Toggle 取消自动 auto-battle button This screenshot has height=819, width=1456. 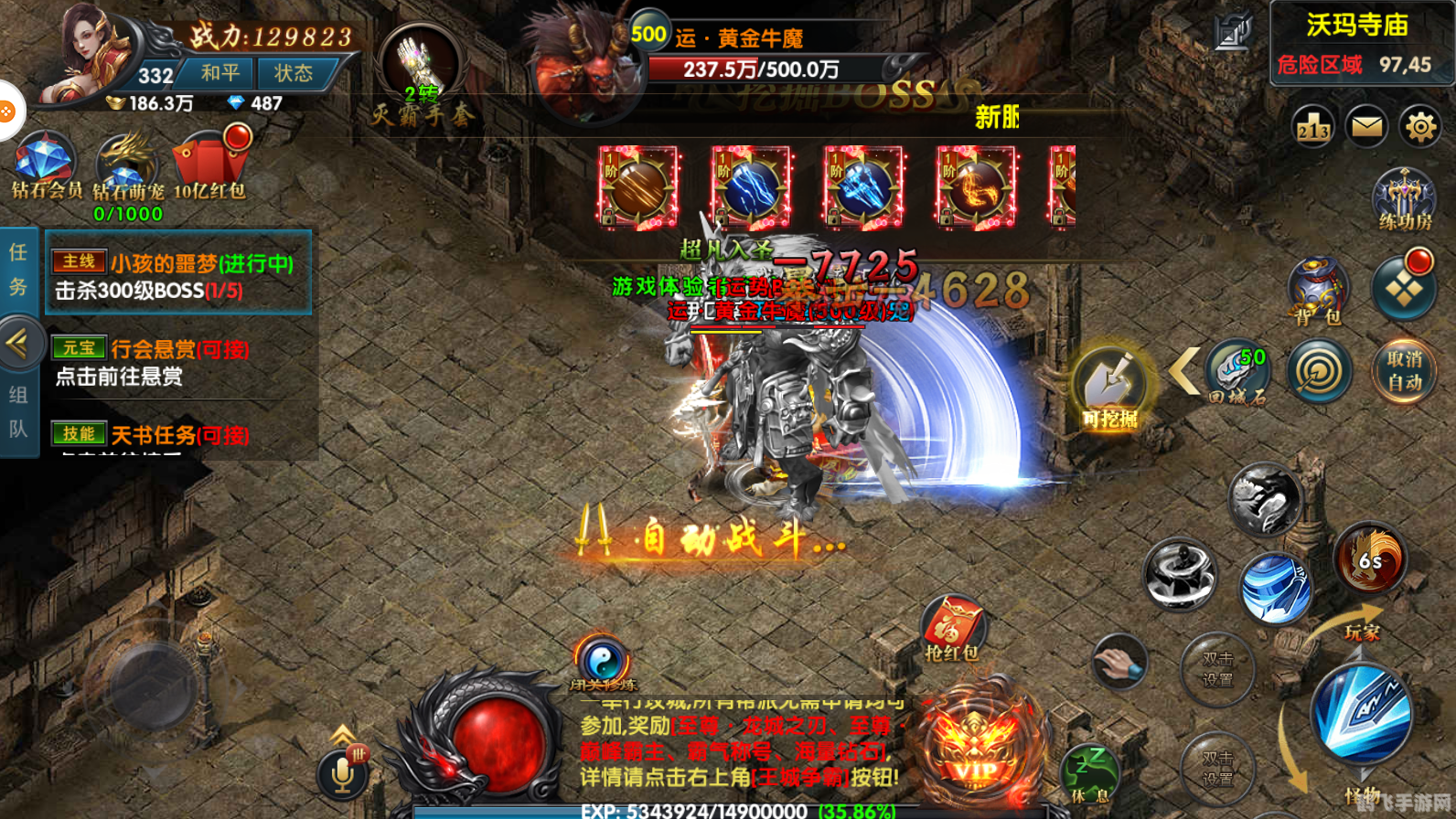pos(1405,370)
